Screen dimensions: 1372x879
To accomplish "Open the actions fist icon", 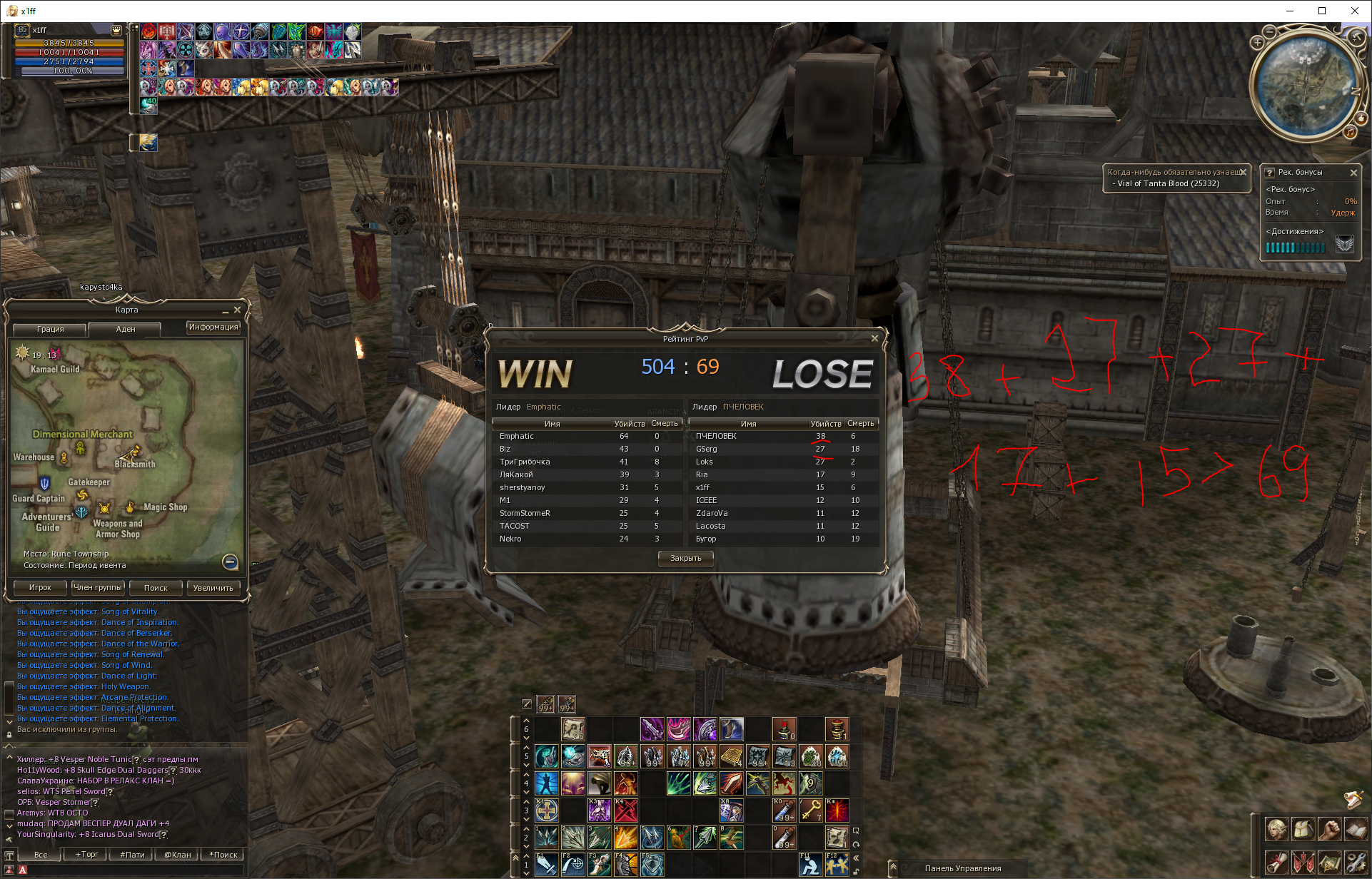I will (x=1330, y=830).
